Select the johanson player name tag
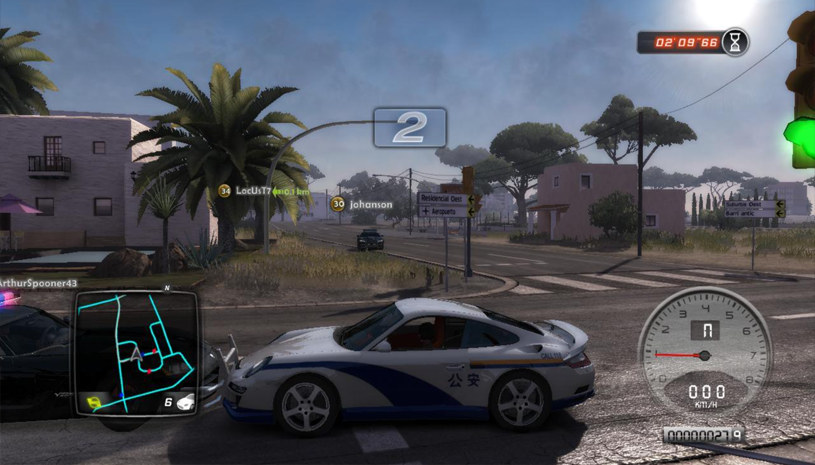The image size is (815, 465). pos(368,204)
